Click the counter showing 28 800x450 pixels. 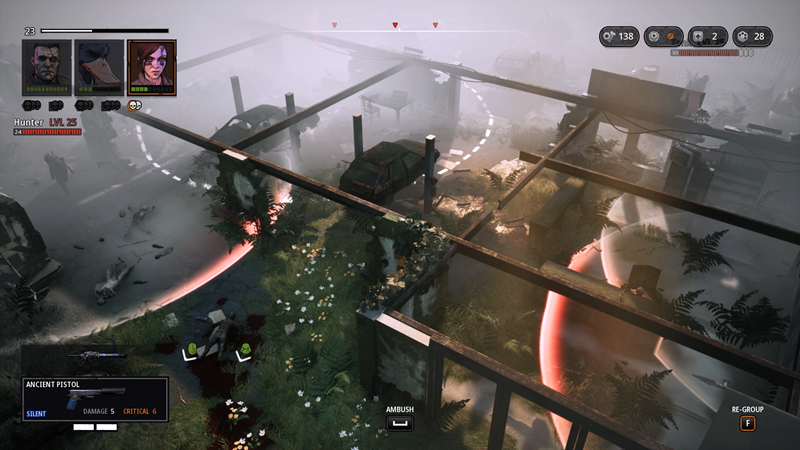tap(756, 37)
